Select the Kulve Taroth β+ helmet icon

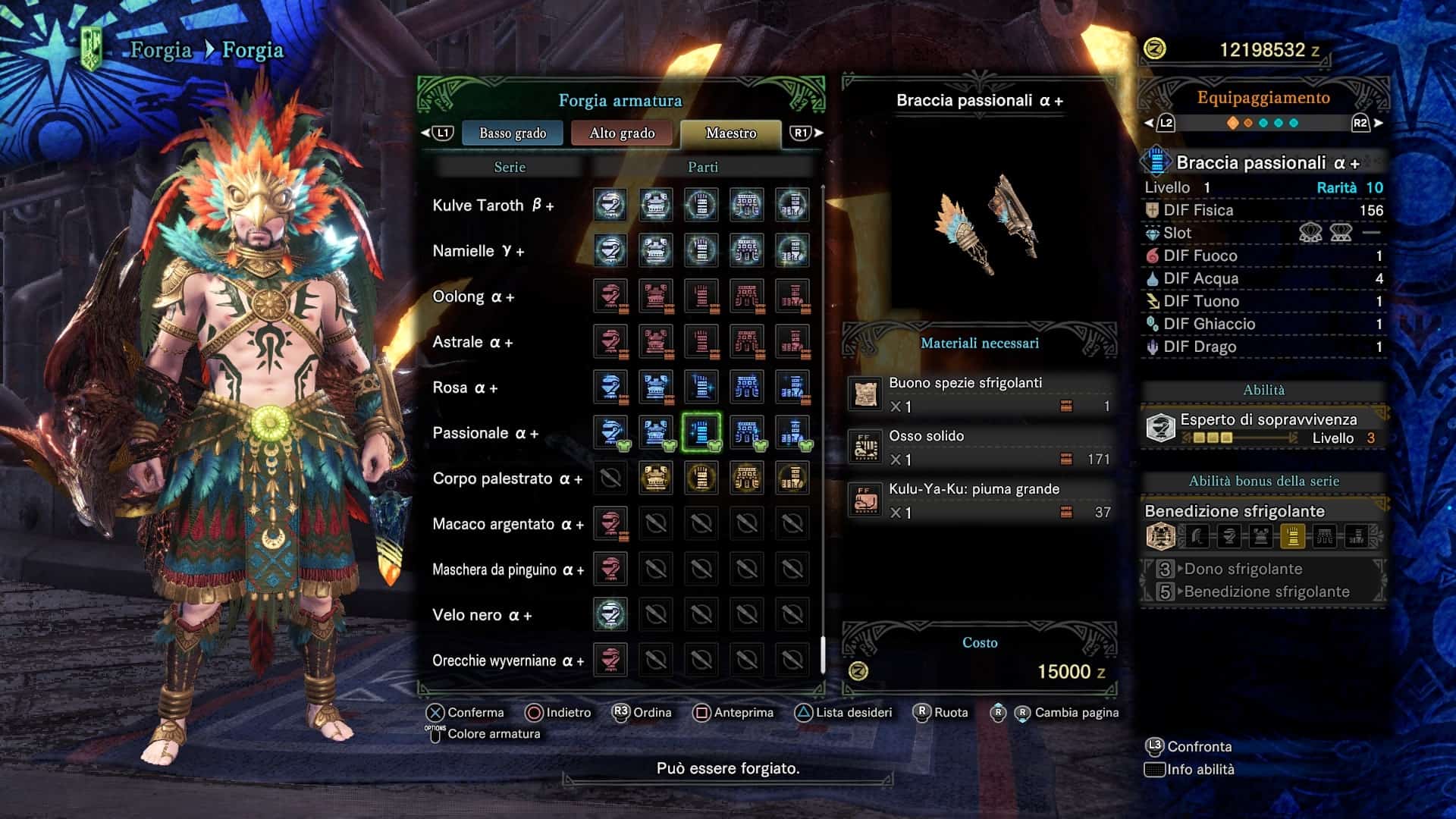(x=610, y=205)
